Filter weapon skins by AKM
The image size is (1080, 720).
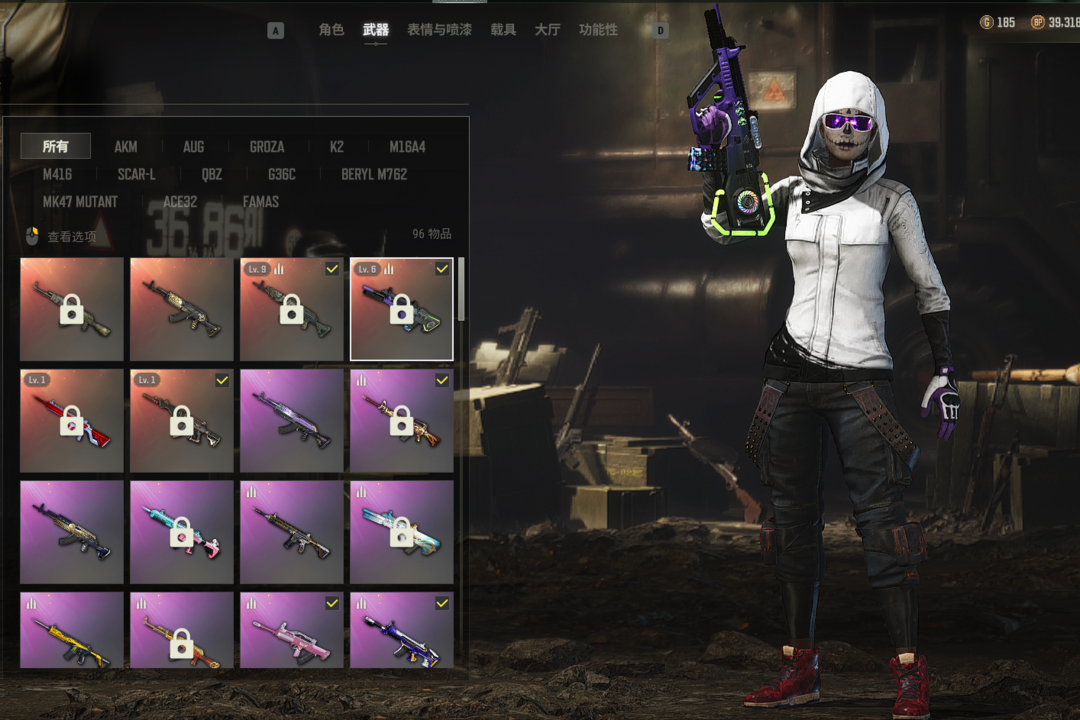pyautogui.click(x=126, y=147)
